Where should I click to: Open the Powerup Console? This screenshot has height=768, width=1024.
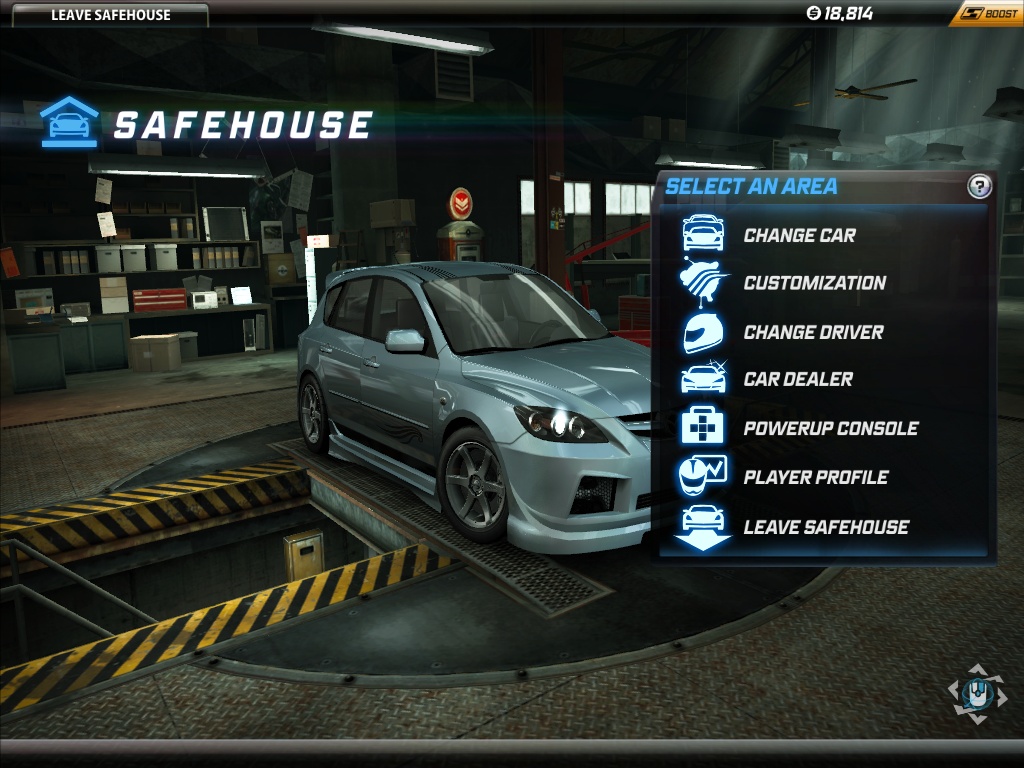click(x=830, y=429)
